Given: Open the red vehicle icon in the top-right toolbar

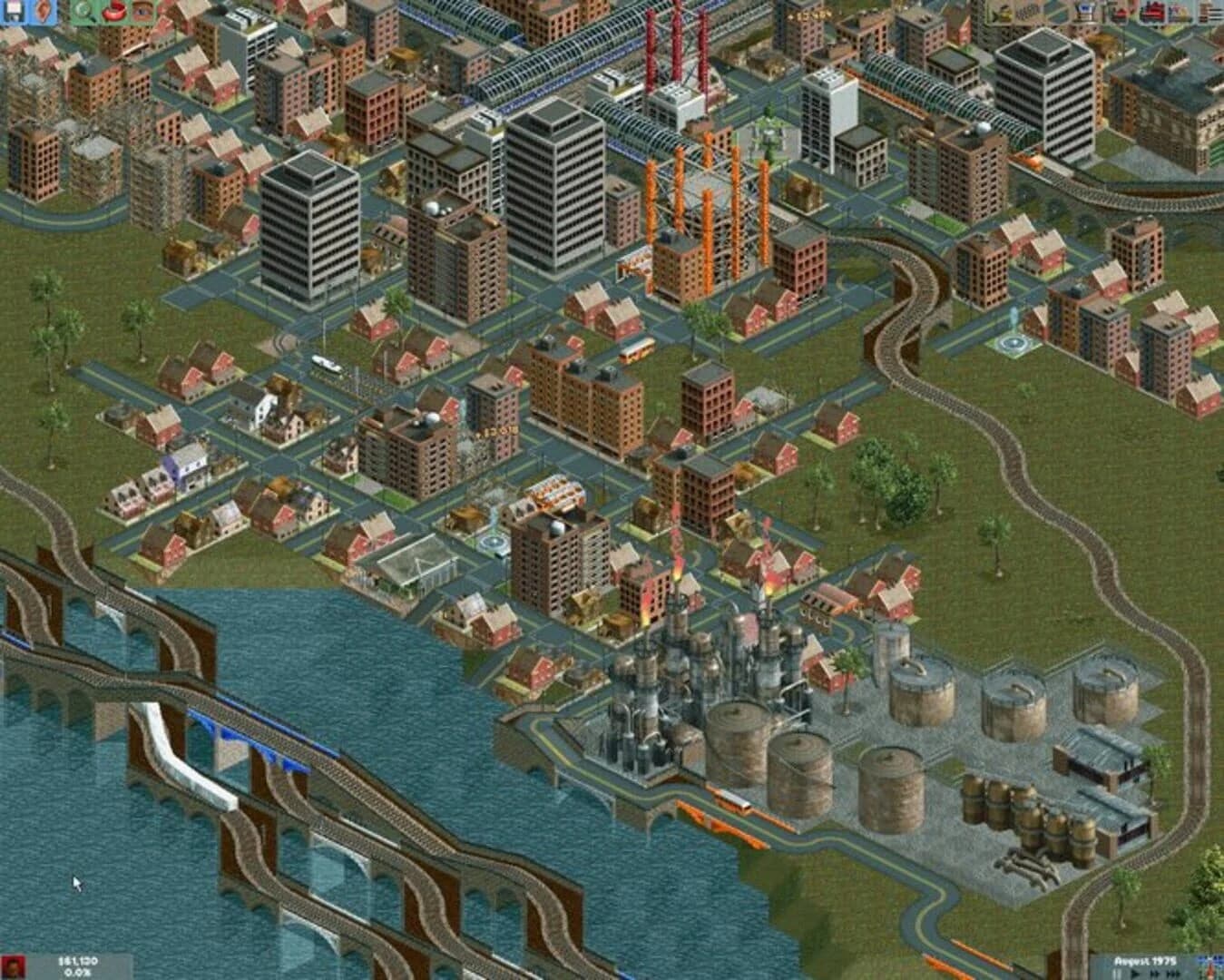Looking at the screenshot, I should pyautogui.click(x=1152, y=12).
